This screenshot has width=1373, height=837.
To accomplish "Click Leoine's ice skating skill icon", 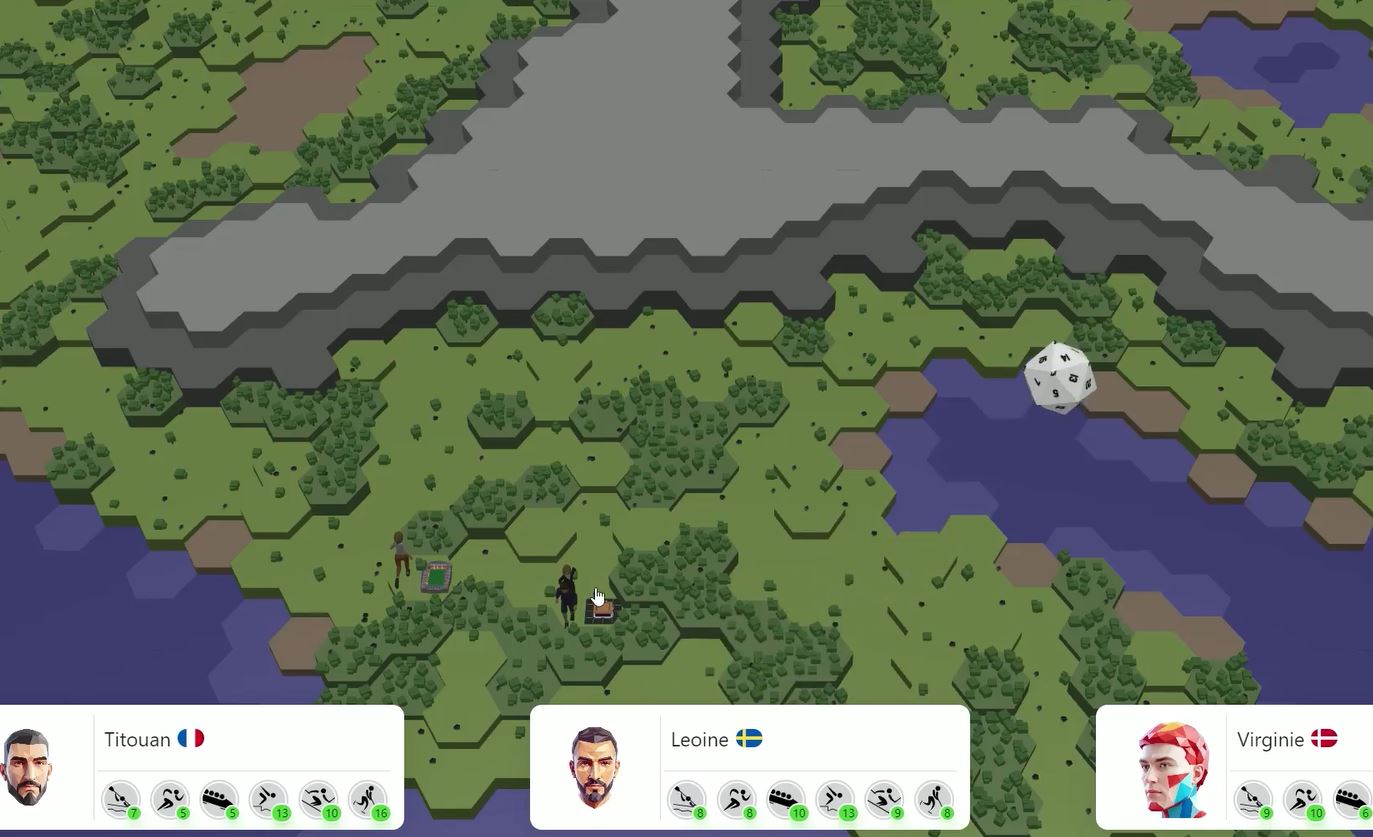I will coord(934,799).
